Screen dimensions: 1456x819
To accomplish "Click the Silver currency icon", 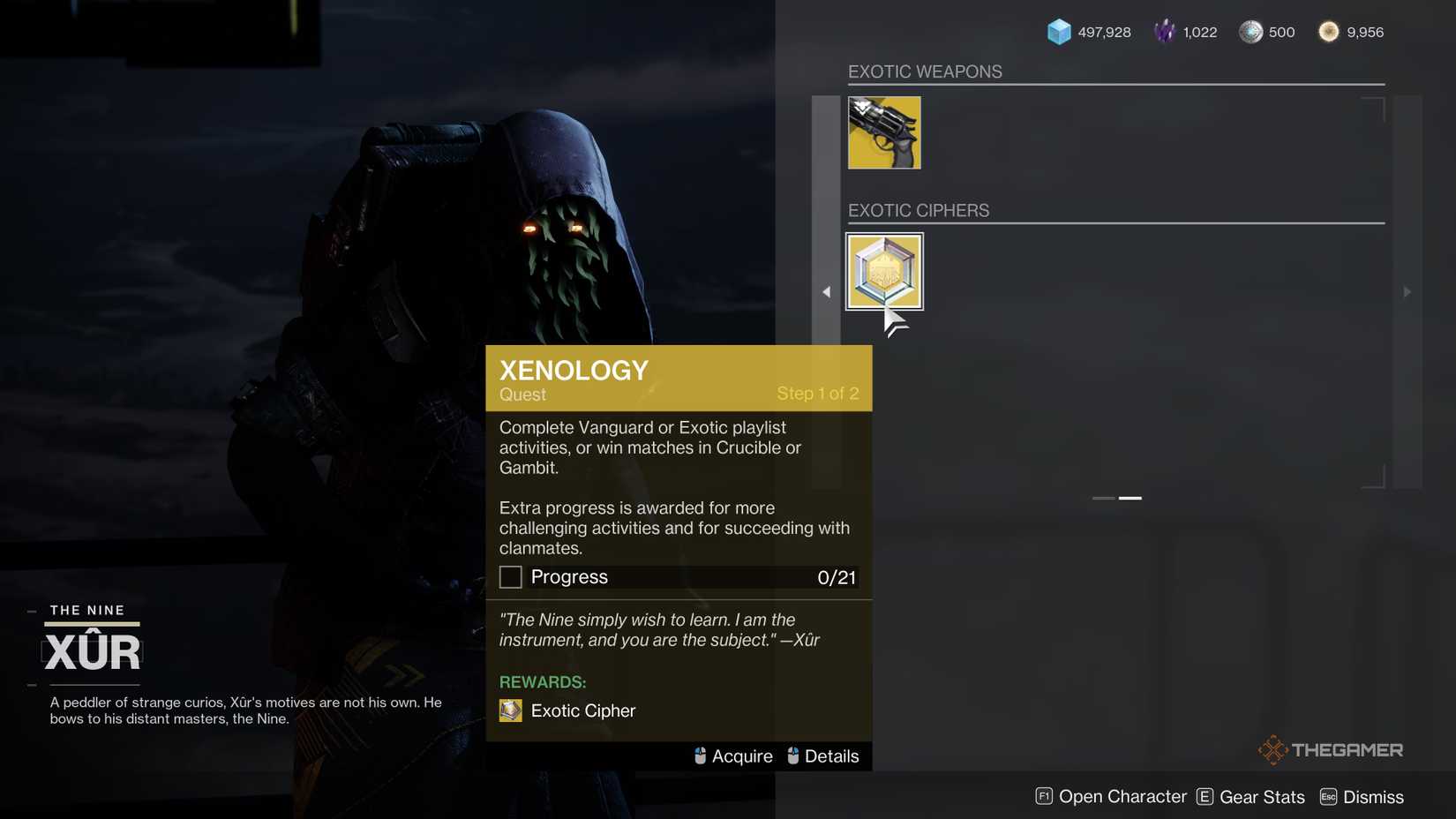I will pos(1250,31).
